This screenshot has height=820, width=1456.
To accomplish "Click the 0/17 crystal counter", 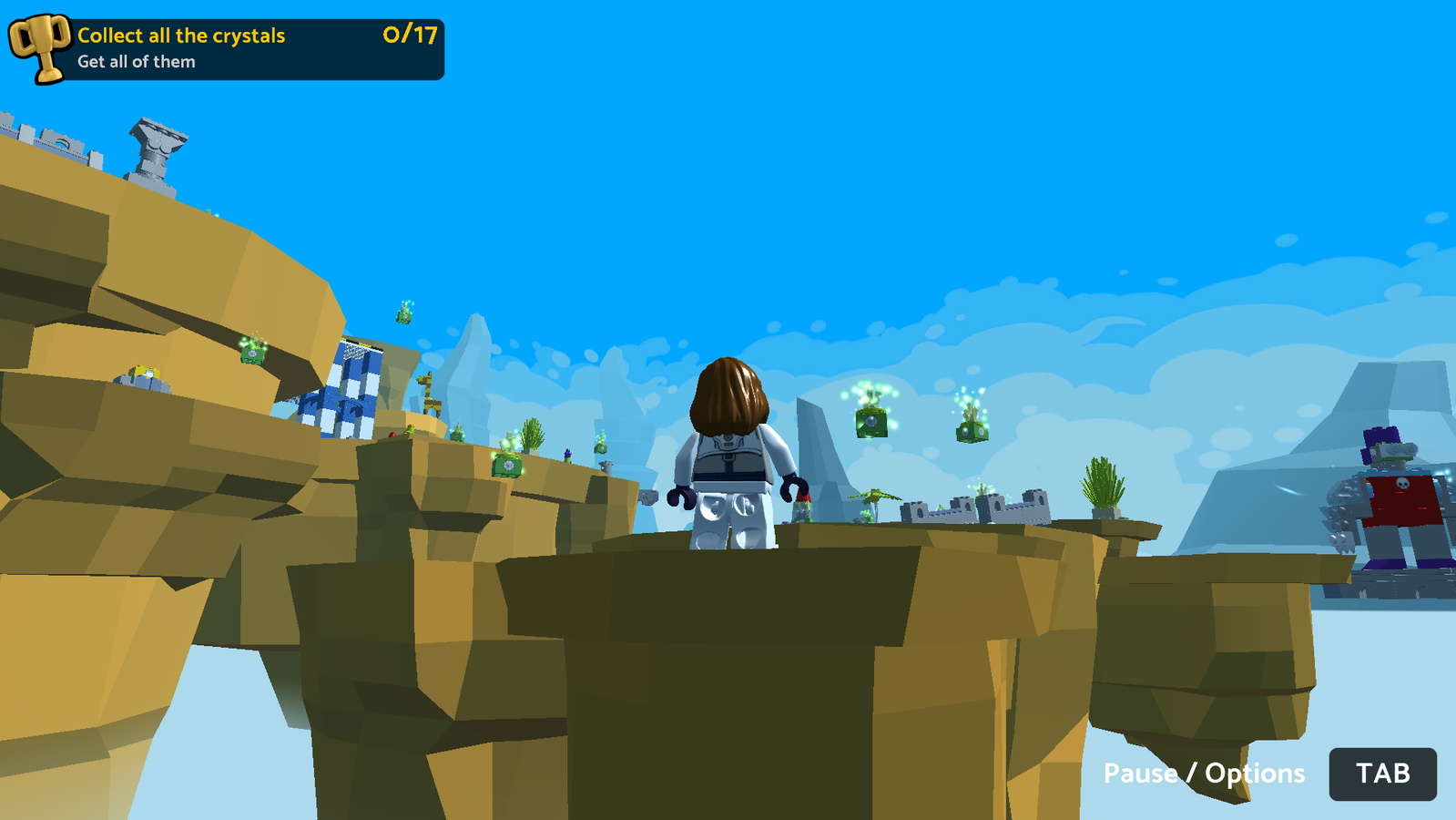I will coord(405,37).
